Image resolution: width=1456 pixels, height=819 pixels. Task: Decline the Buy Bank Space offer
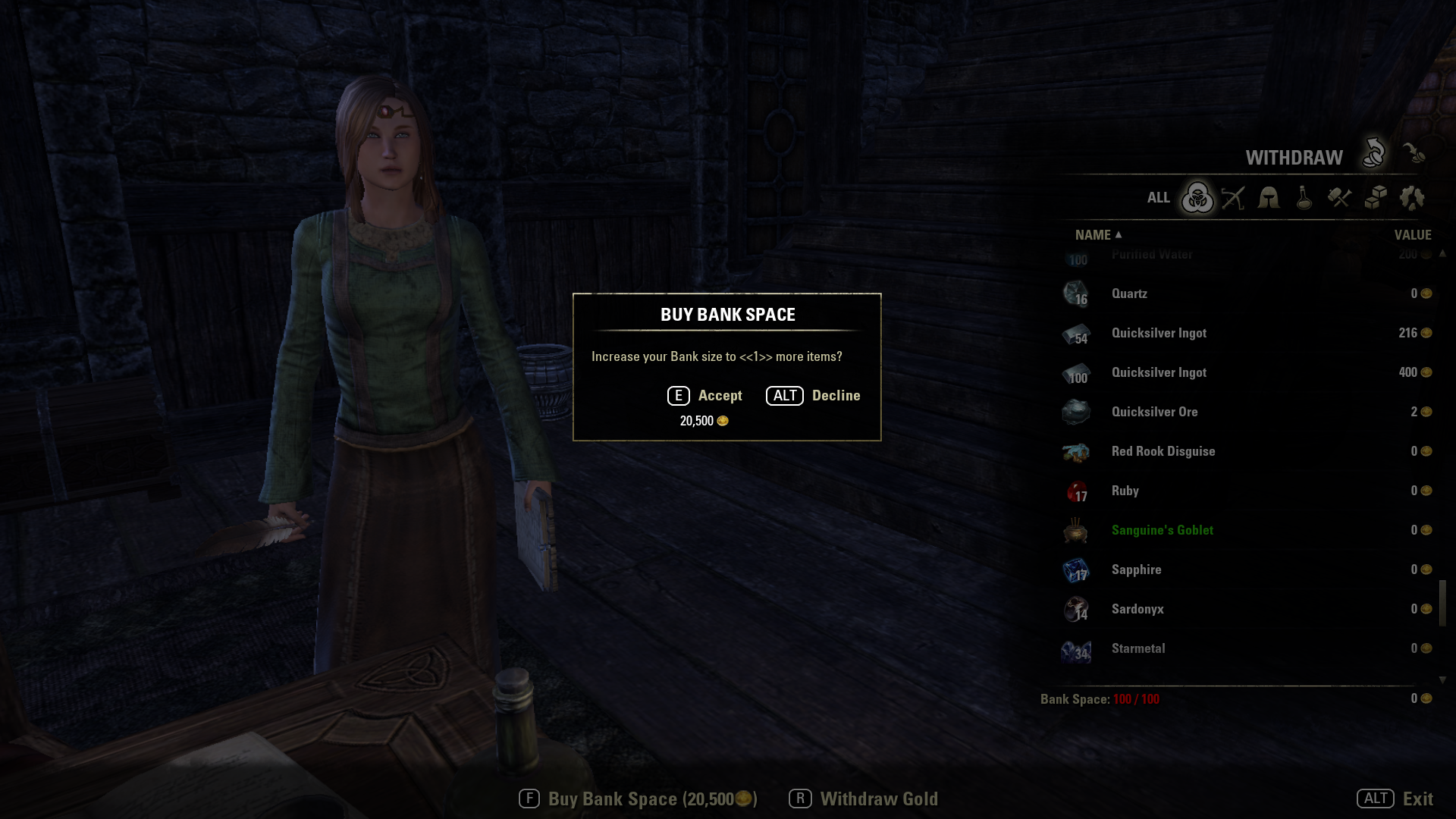[x=813, y=396]
